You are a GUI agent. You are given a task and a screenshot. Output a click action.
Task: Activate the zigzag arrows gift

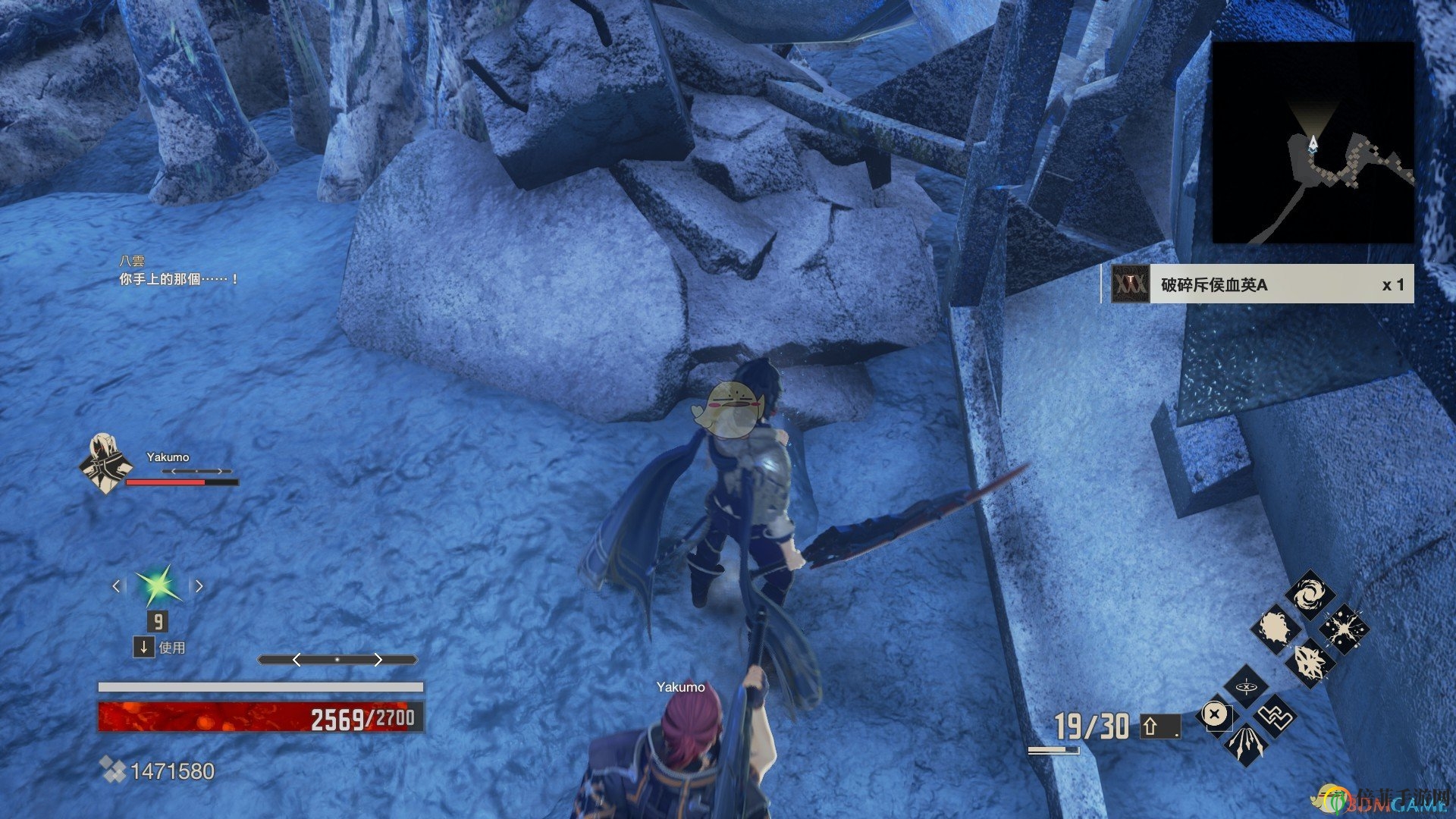point(1276,716)
